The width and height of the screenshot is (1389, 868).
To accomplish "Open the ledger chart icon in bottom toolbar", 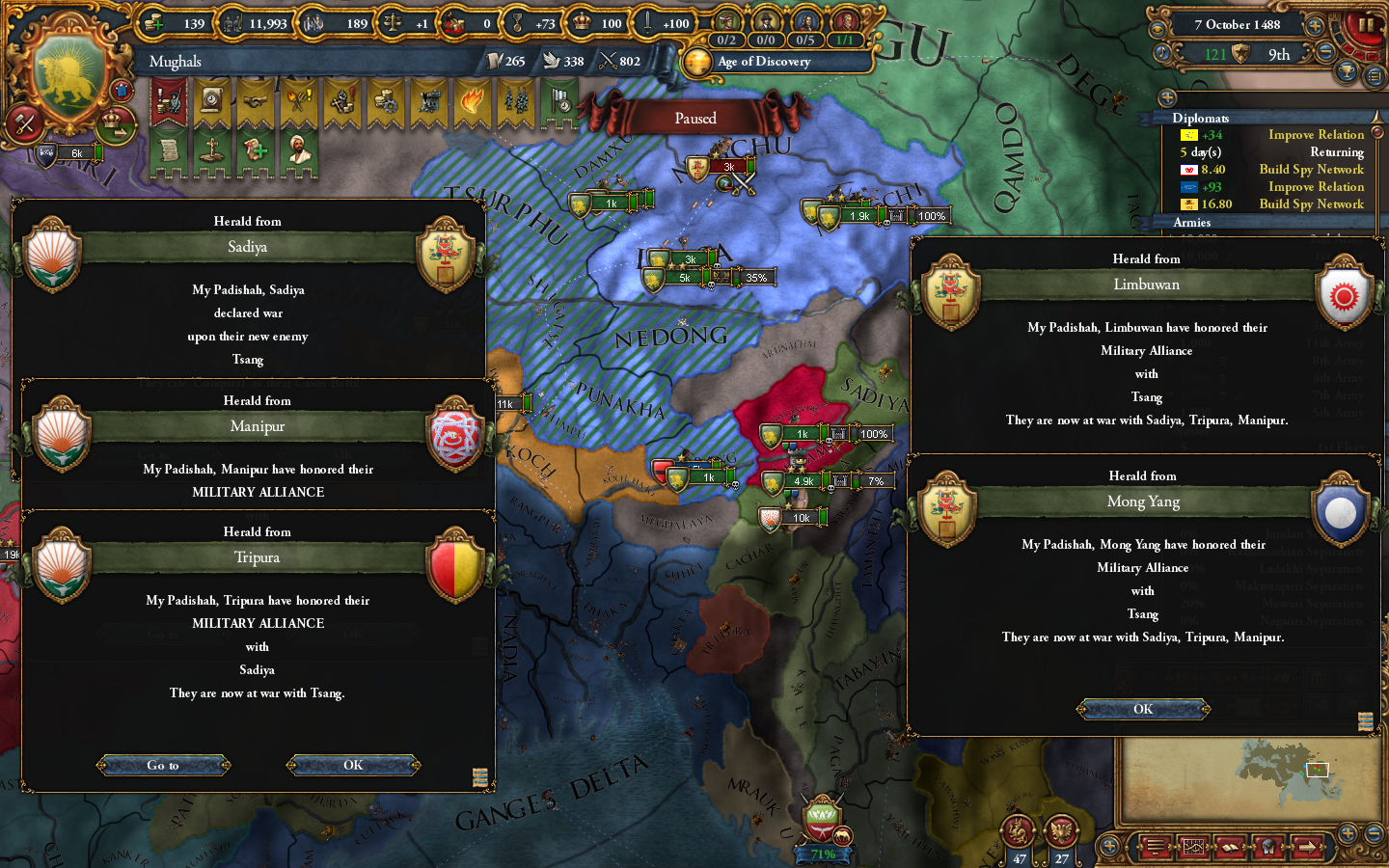I will pyautogui.click(x=1193, y=847).
